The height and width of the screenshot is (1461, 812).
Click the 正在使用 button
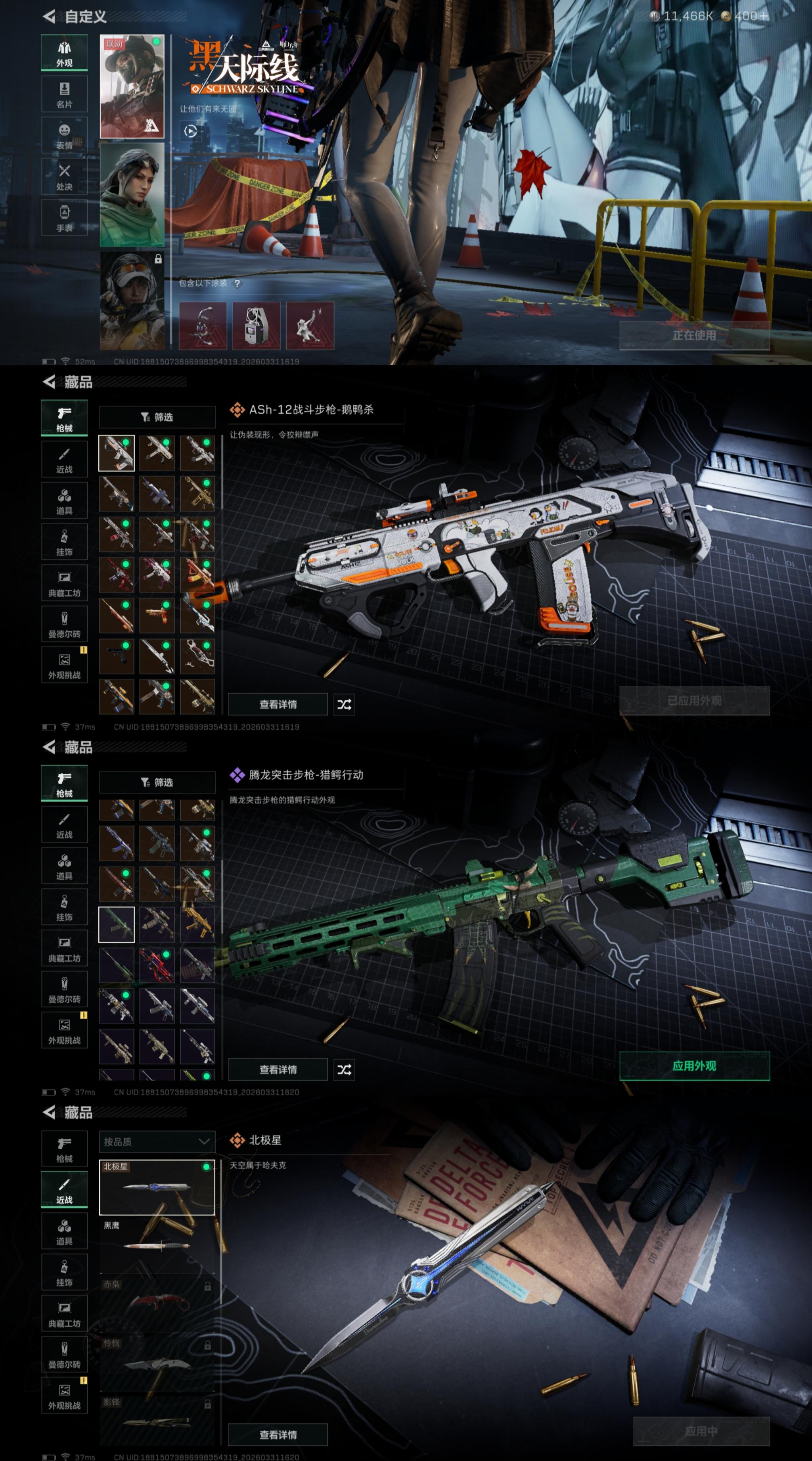(694, 335)
